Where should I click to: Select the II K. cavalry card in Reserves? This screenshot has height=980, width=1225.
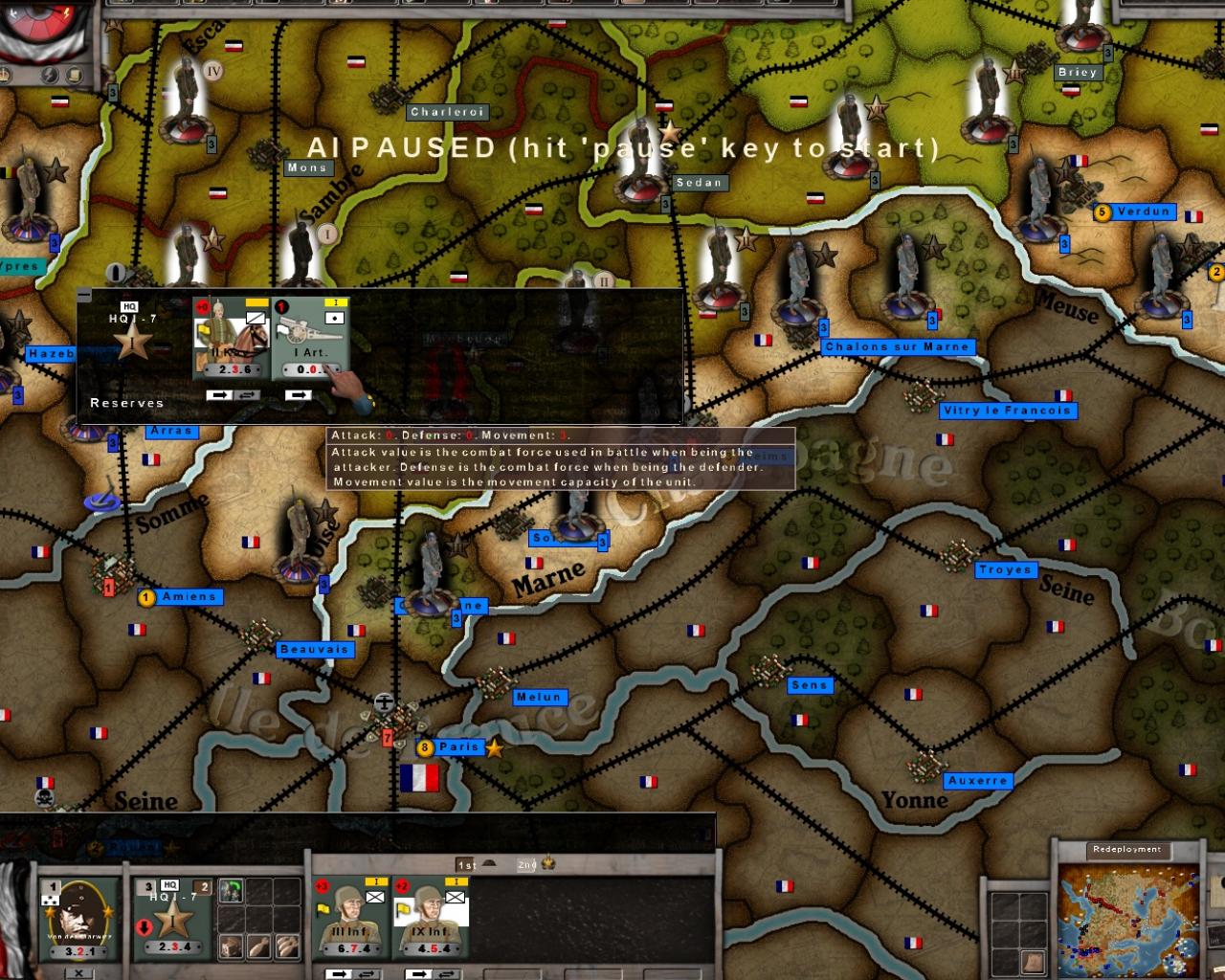[232, 337]
